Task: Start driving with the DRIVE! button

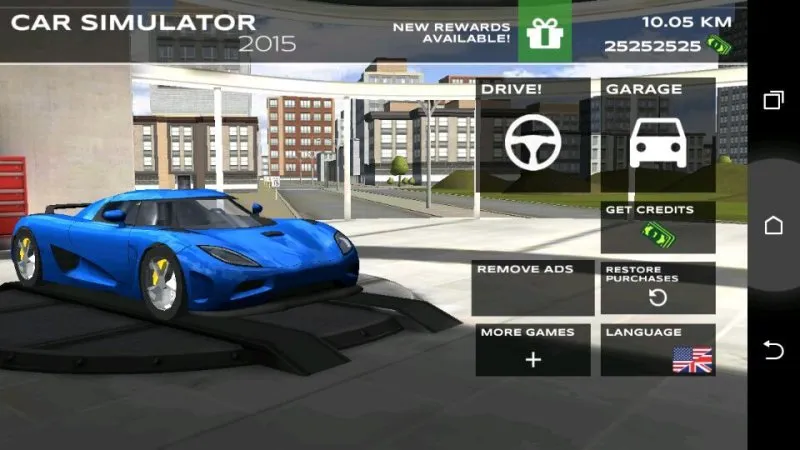Action: pos(533,135)
